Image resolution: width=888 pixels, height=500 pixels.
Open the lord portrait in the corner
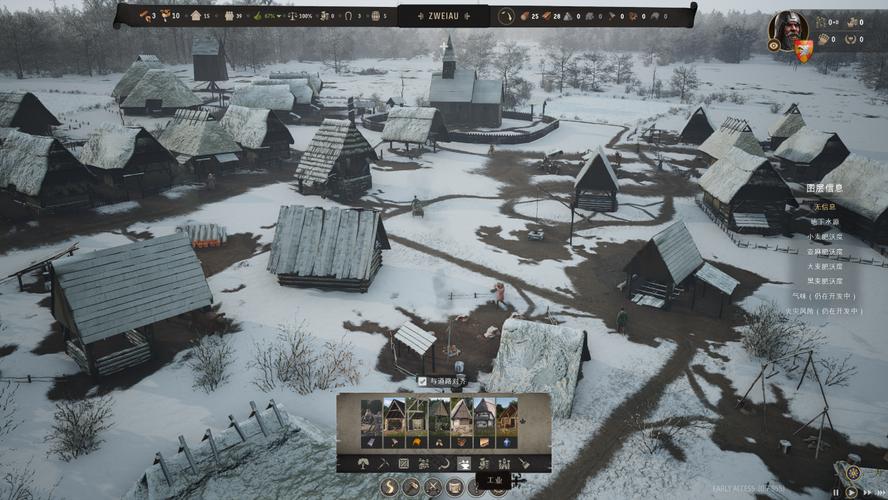pos(787,28)
